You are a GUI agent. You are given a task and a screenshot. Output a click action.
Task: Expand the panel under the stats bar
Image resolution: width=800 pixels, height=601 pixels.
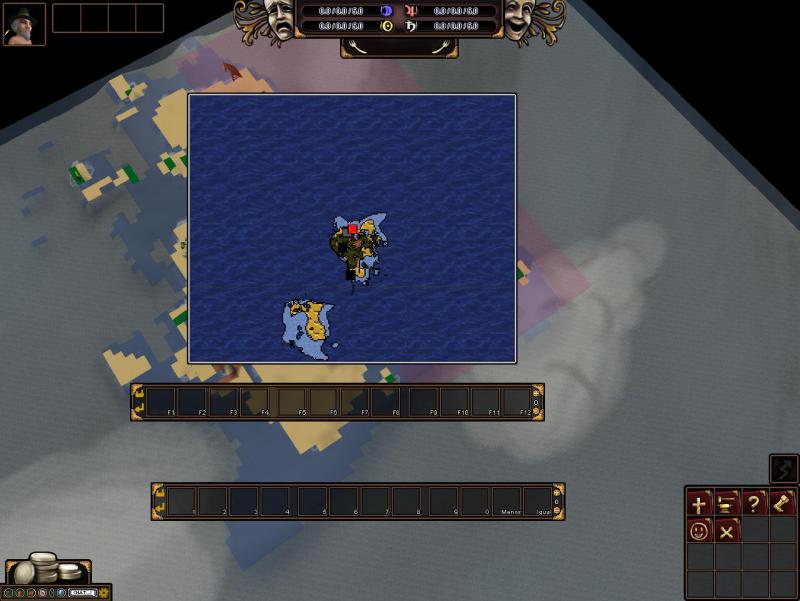pyautogui.click(x=399, y=46)
